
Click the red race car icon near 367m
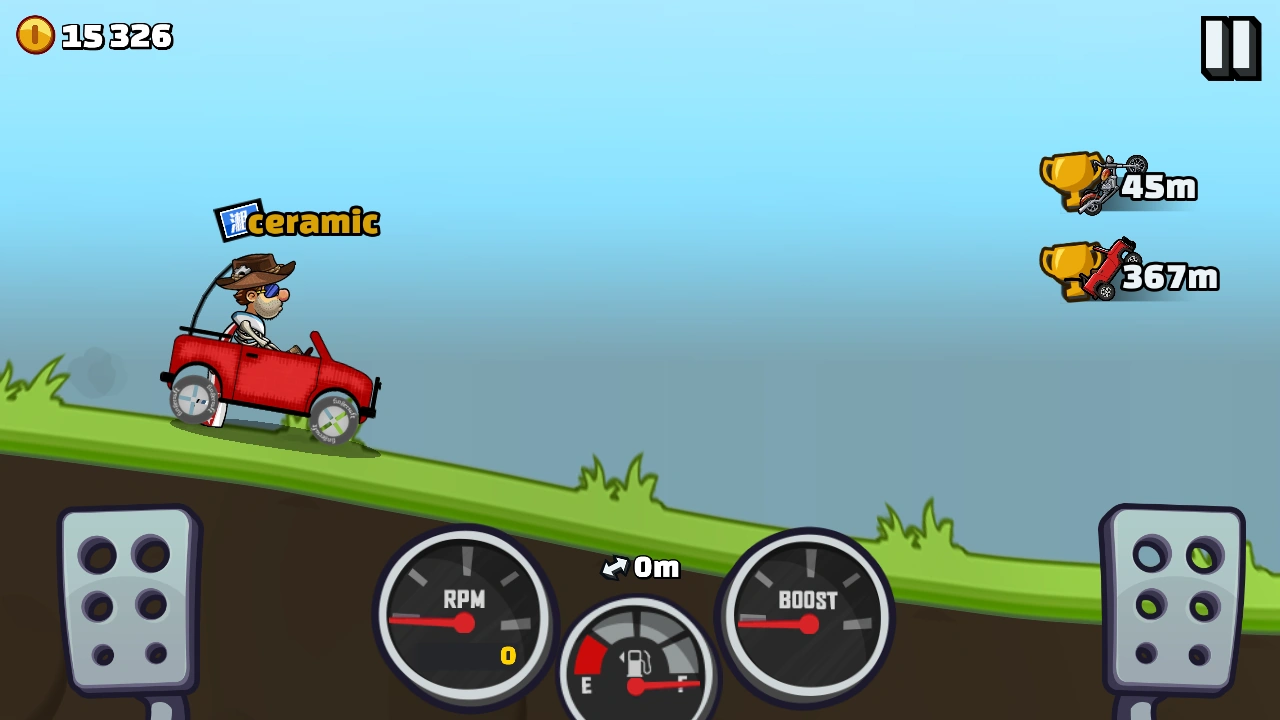pyautogui.click(x=1110, y=268)
